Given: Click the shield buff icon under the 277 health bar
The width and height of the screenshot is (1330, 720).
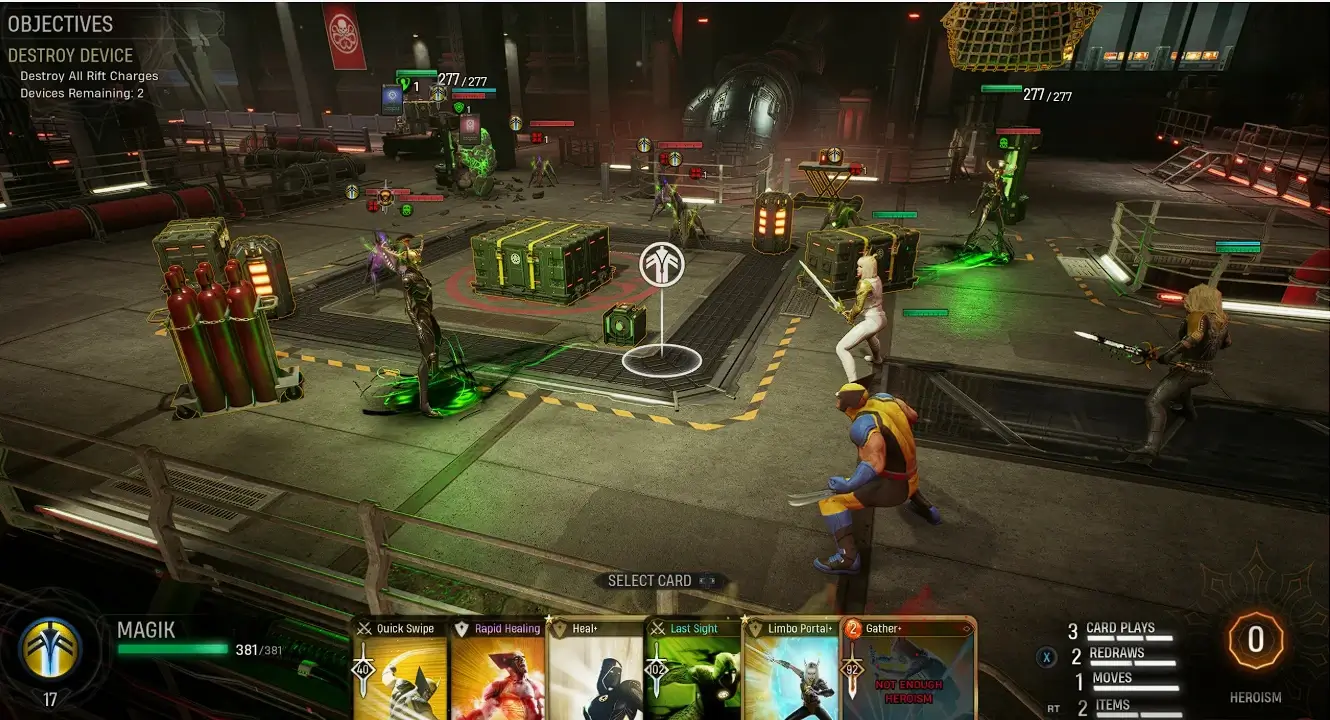Looking at the screenshot, I should coord(459,108).
